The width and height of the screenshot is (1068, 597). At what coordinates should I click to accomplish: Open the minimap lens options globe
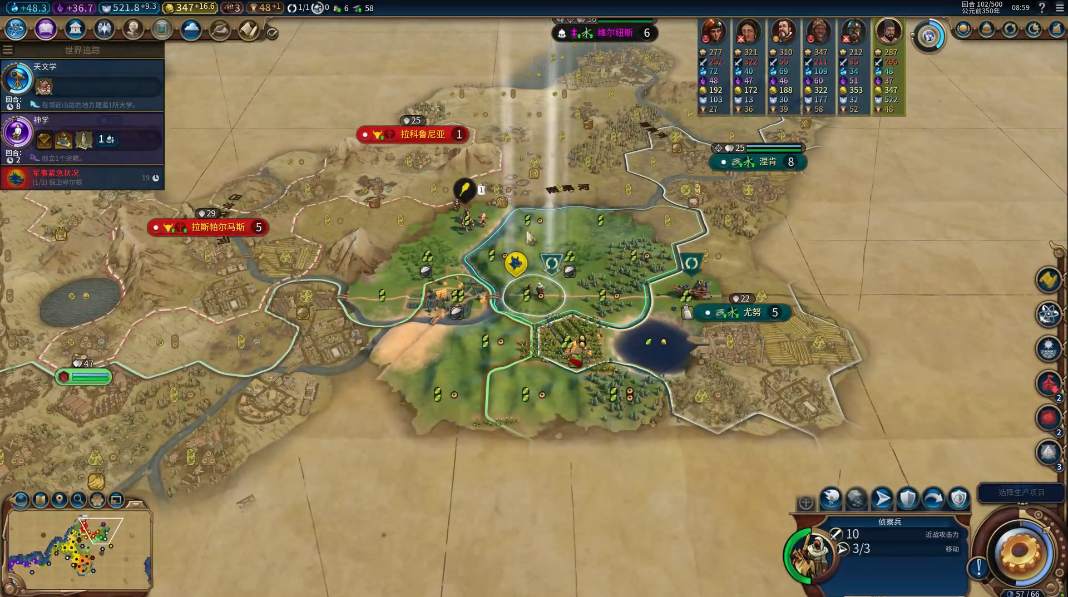point(20,499)
